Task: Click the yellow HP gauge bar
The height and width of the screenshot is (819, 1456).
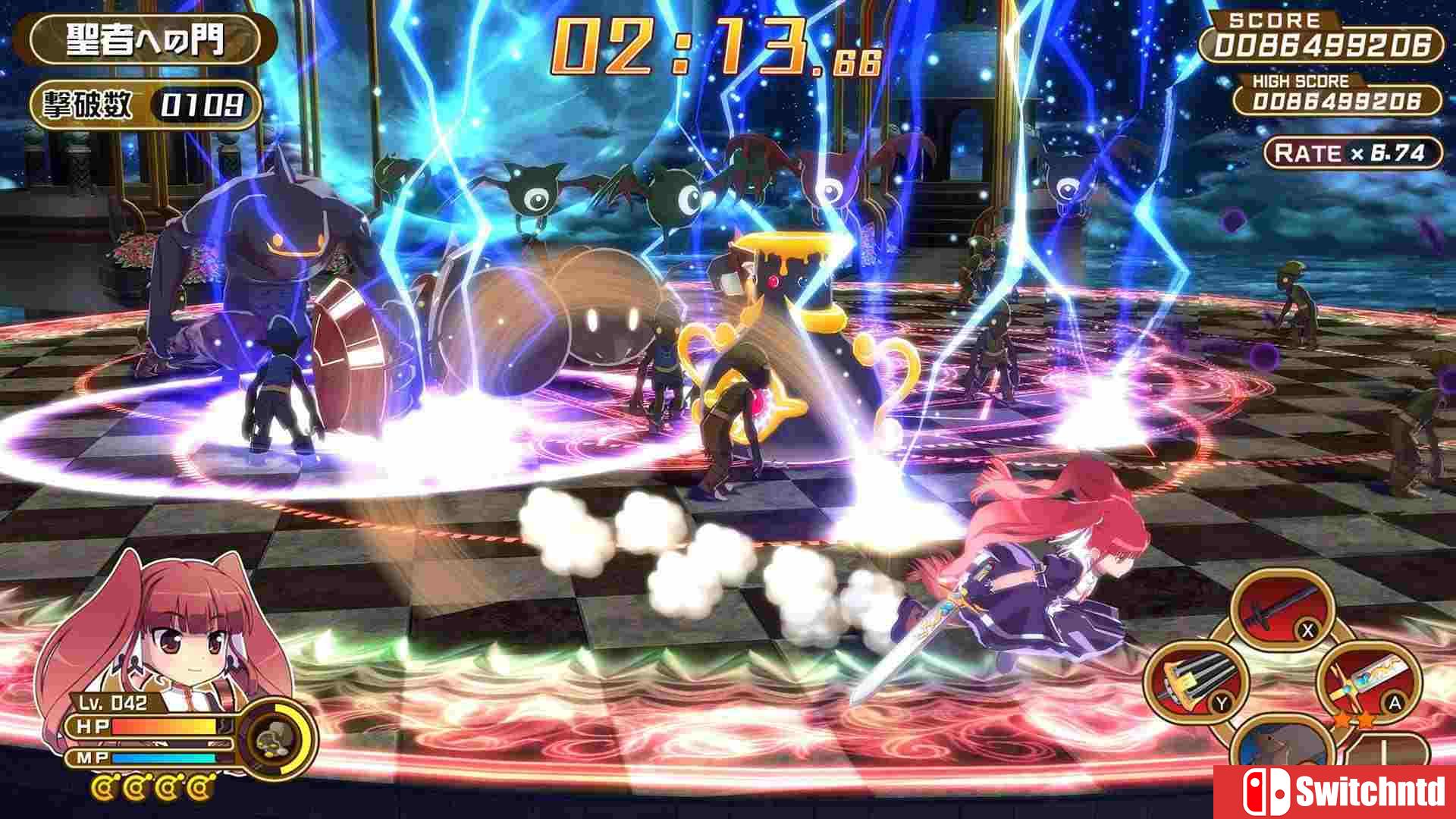Action: (x=164, y=726)
